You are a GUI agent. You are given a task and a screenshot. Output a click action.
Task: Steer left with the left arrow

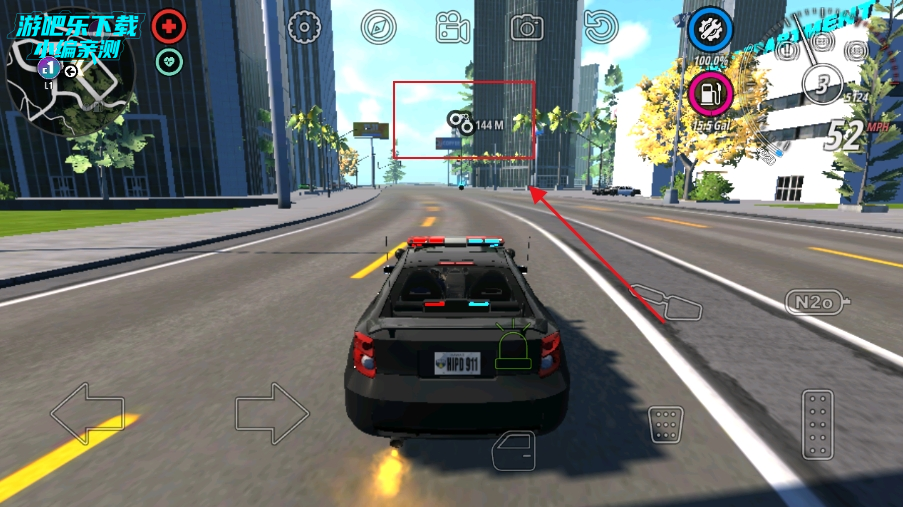(87, 413)
